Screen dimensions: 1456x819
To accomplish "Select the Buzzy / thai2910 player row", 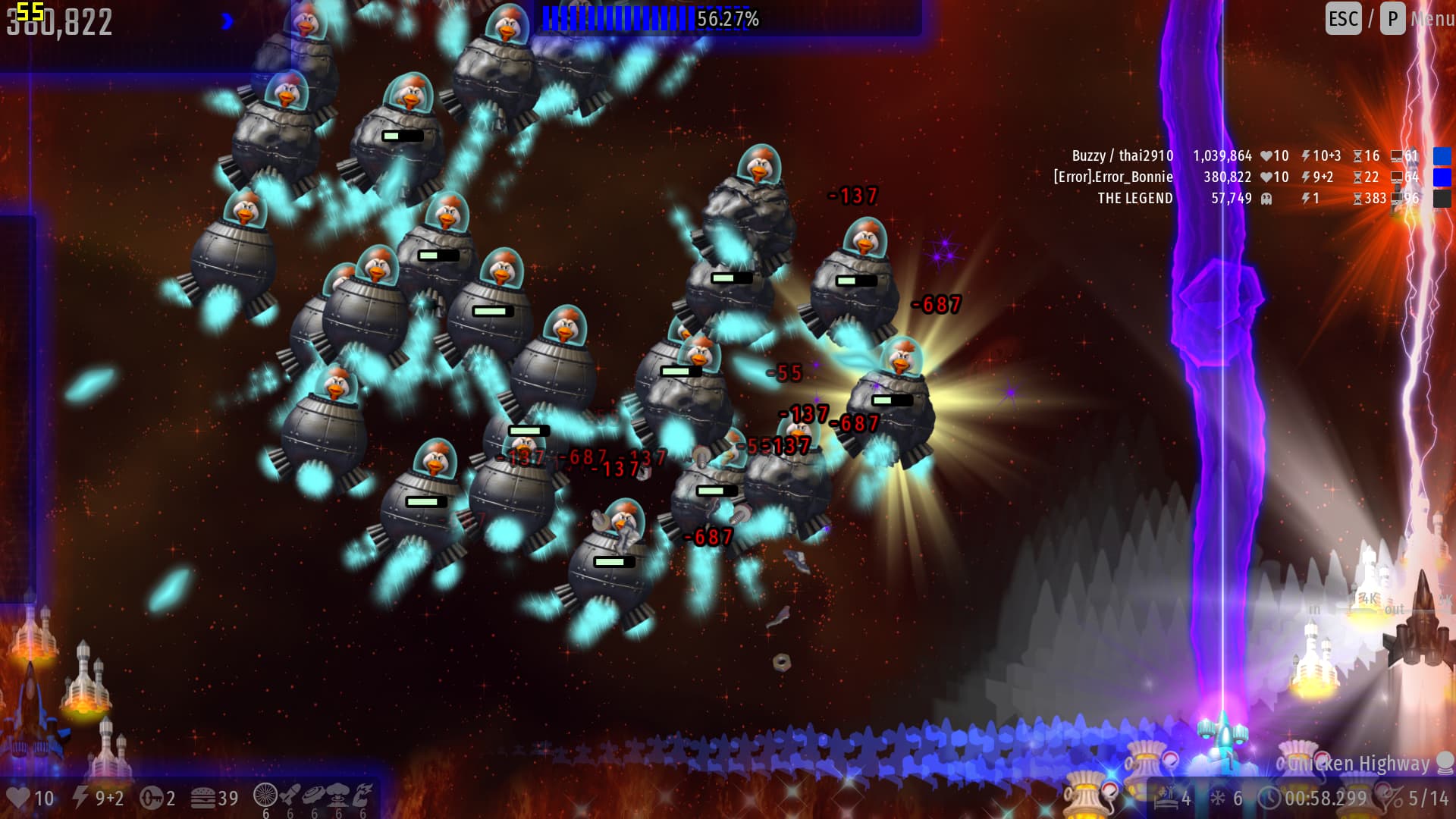I will 1122,156.
